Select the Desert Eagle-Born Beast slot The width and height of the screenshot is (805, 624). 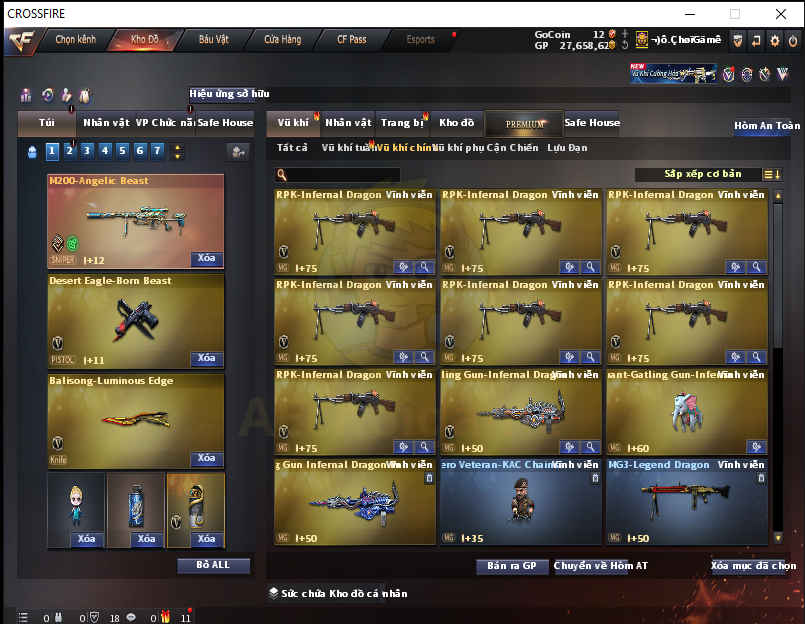135,320
